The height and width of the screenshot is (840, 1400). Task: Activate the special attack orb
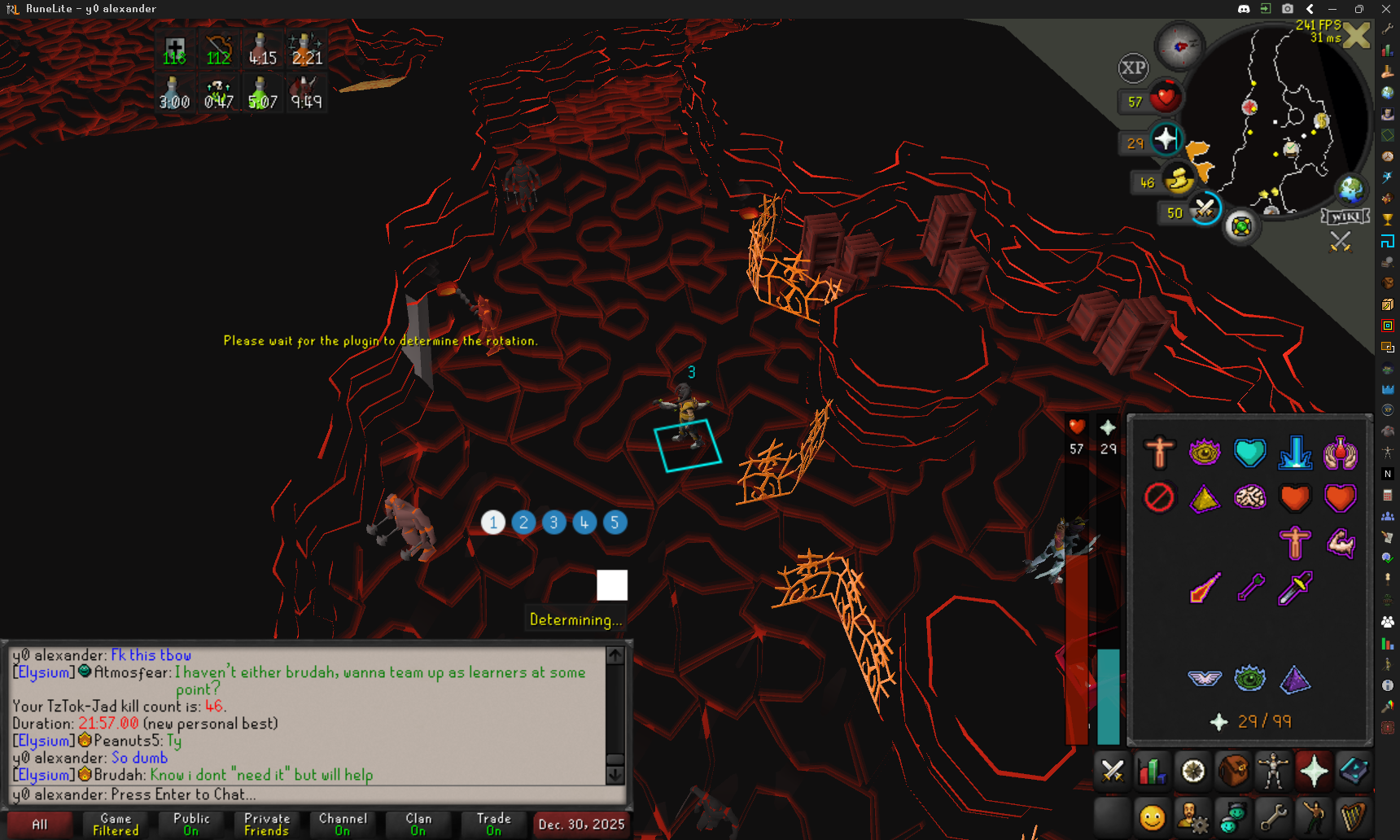point(1204,209)
